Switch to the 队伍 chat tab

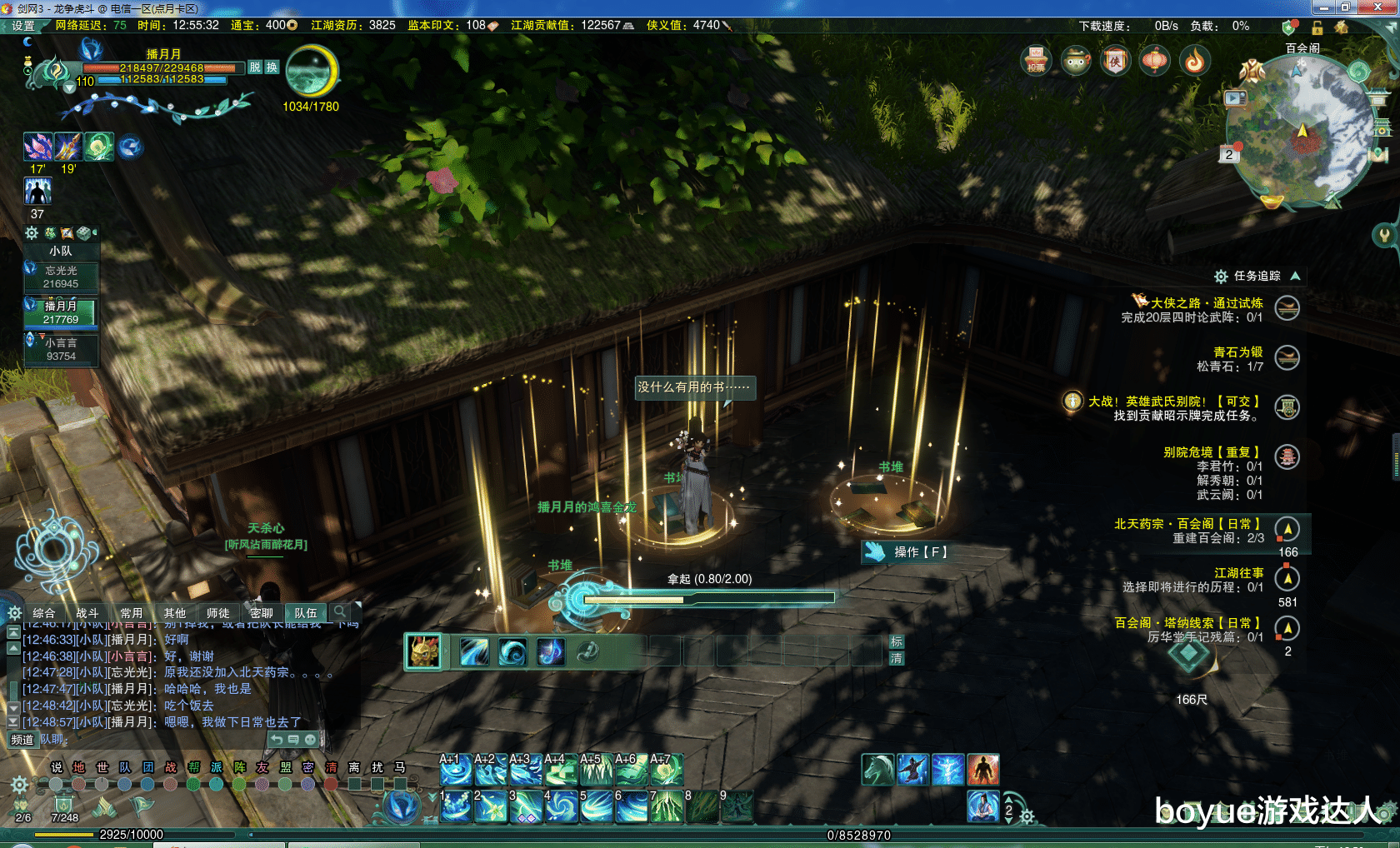[306, 613]
